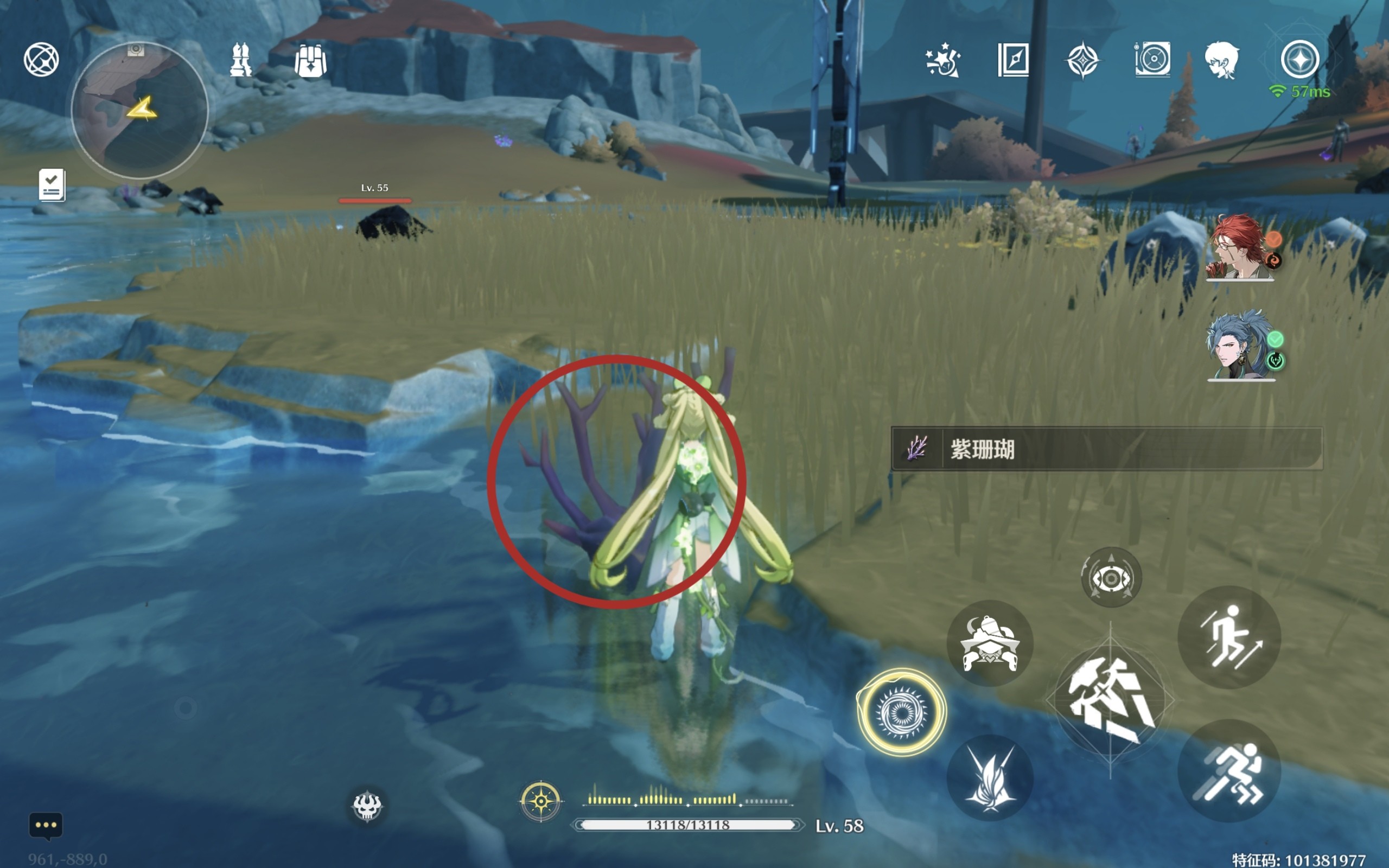Open the chess pieces team icon

pyautogui.click(x=240, y=60)
